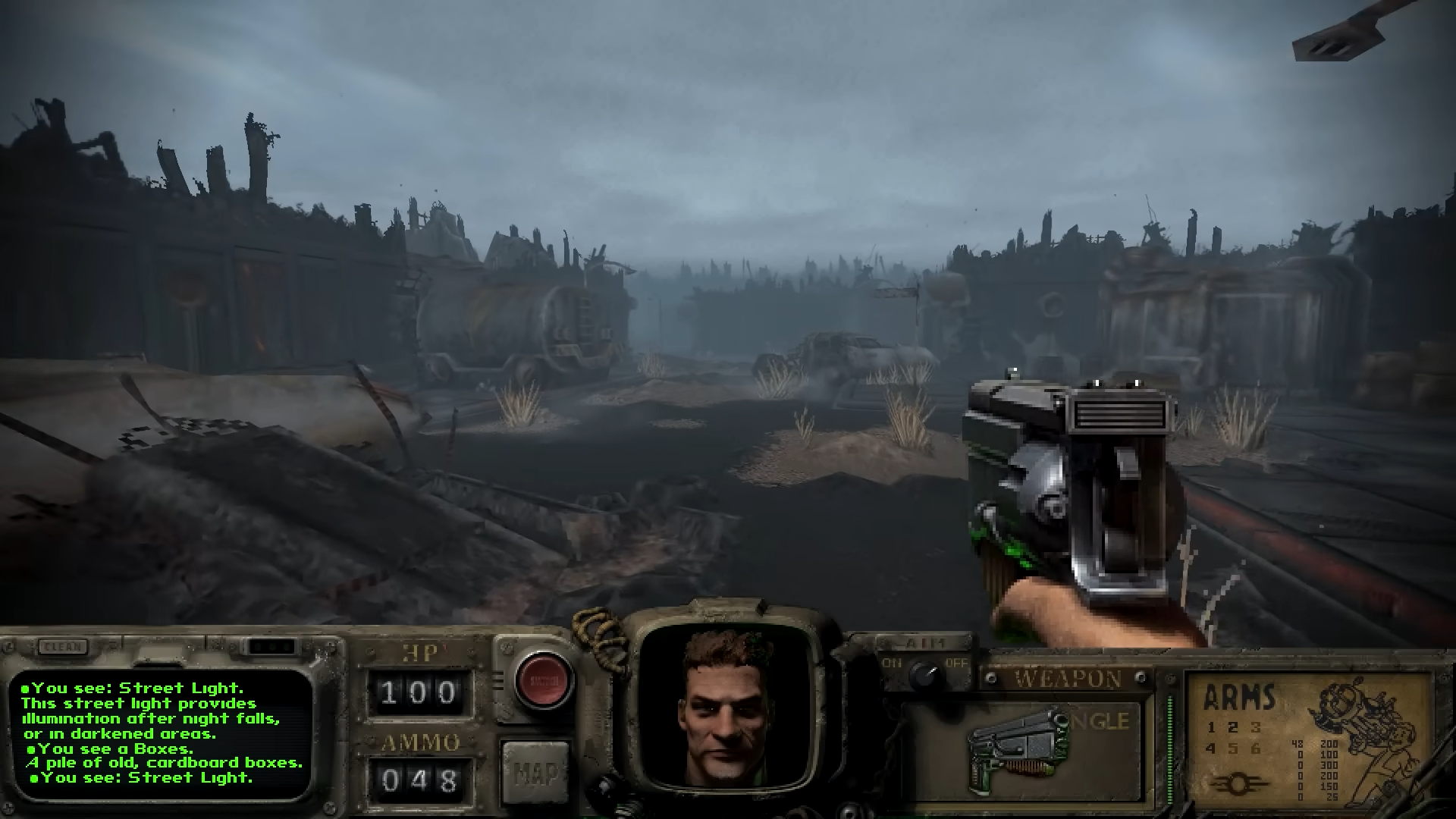Push the round red button beside HP

[543, 679]
